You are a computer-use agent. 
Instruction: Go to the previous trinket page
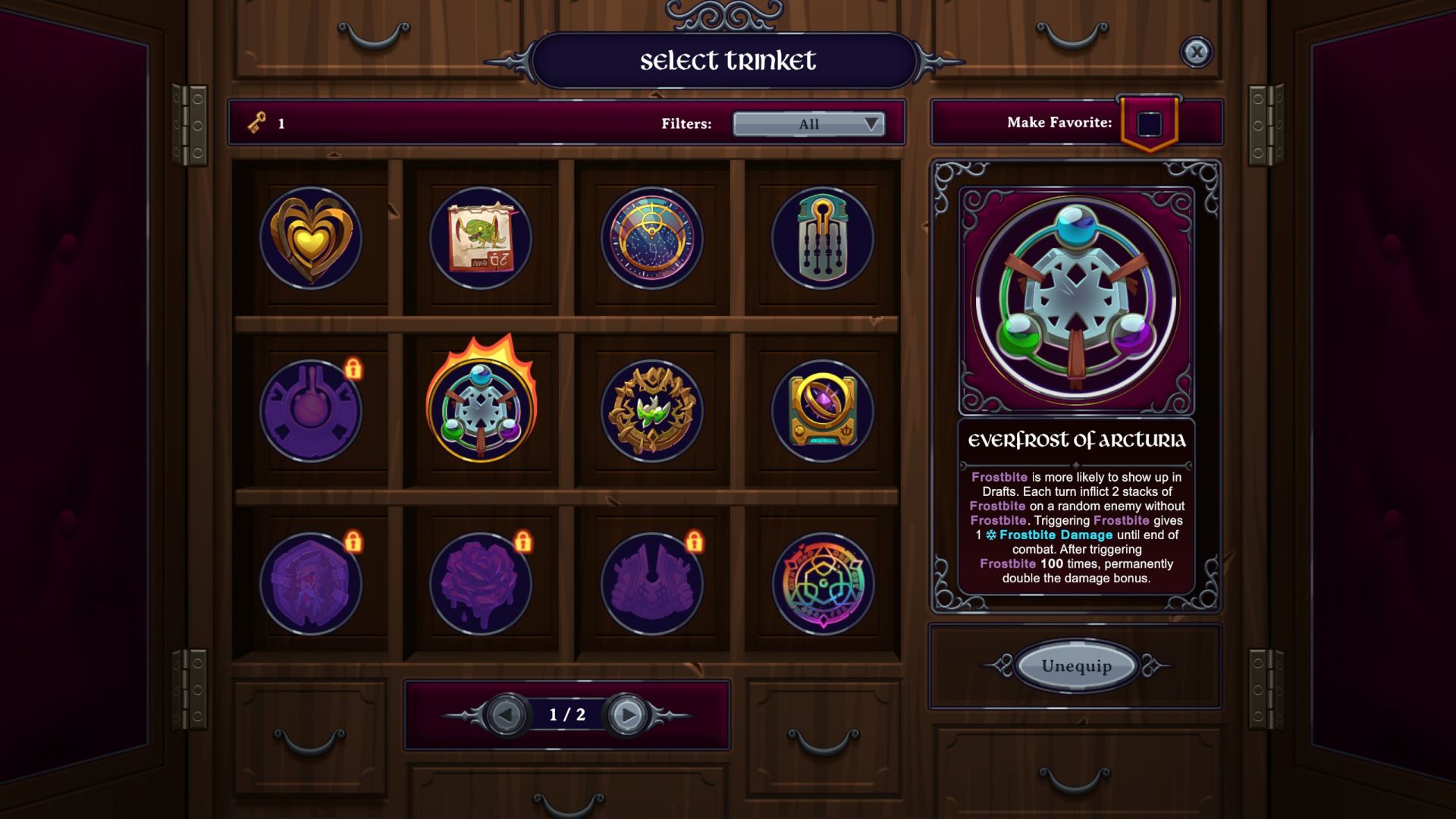point(506,714)
